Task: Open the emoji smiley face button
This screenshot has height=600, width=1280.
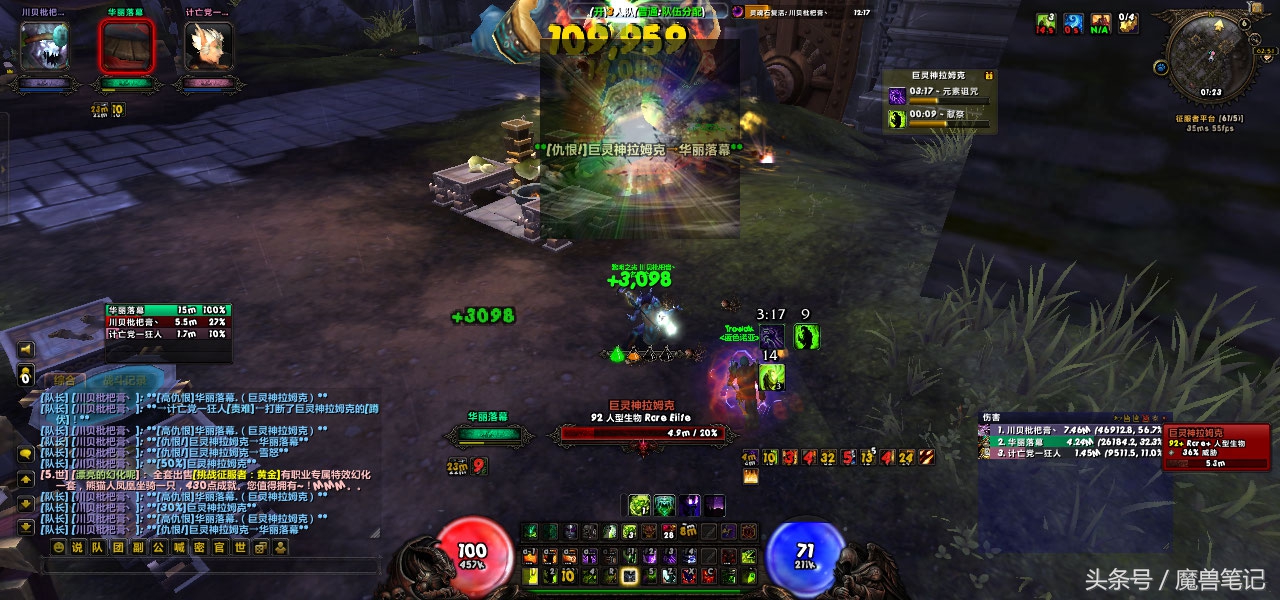Action: (58, 548)
